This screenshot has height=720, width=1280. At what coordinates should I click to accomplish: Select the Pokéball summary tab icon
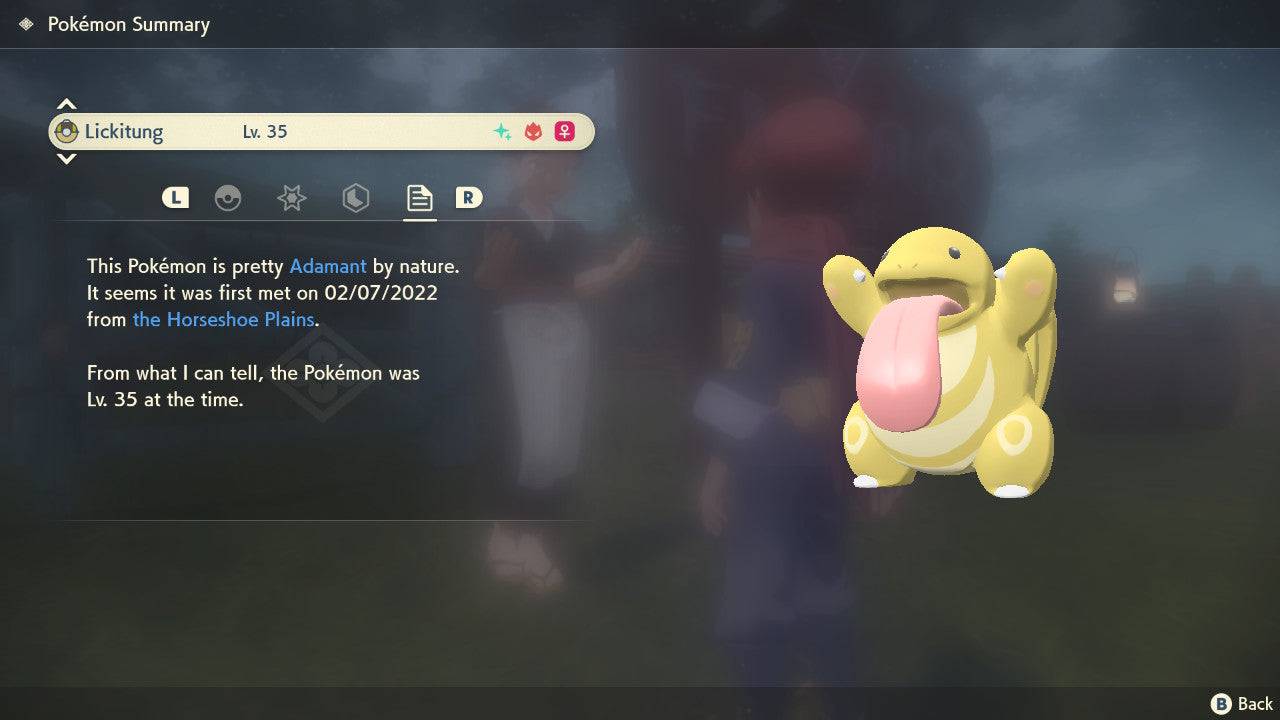[229, 197]
